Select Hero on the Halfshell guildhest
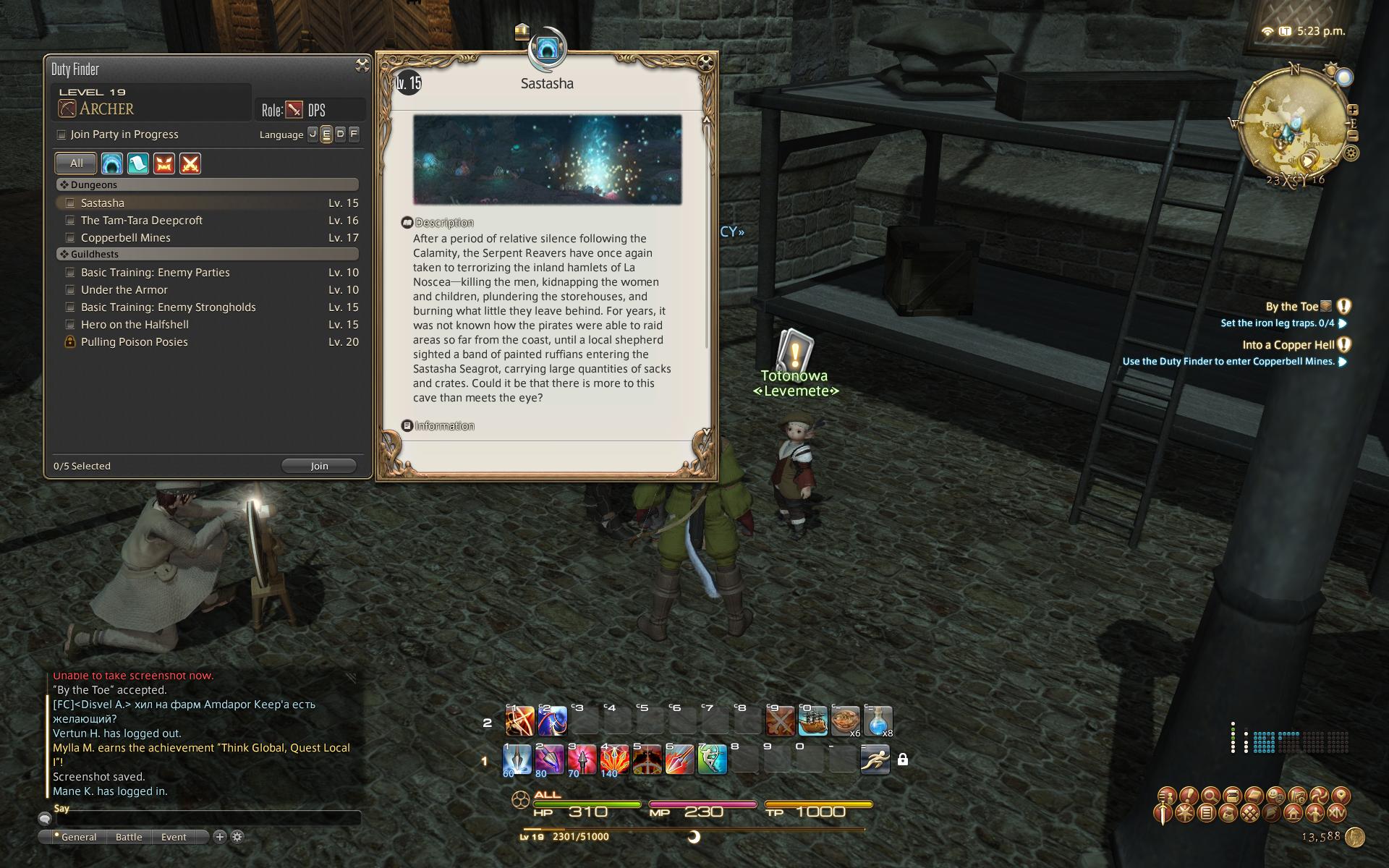 coord(135,325)
